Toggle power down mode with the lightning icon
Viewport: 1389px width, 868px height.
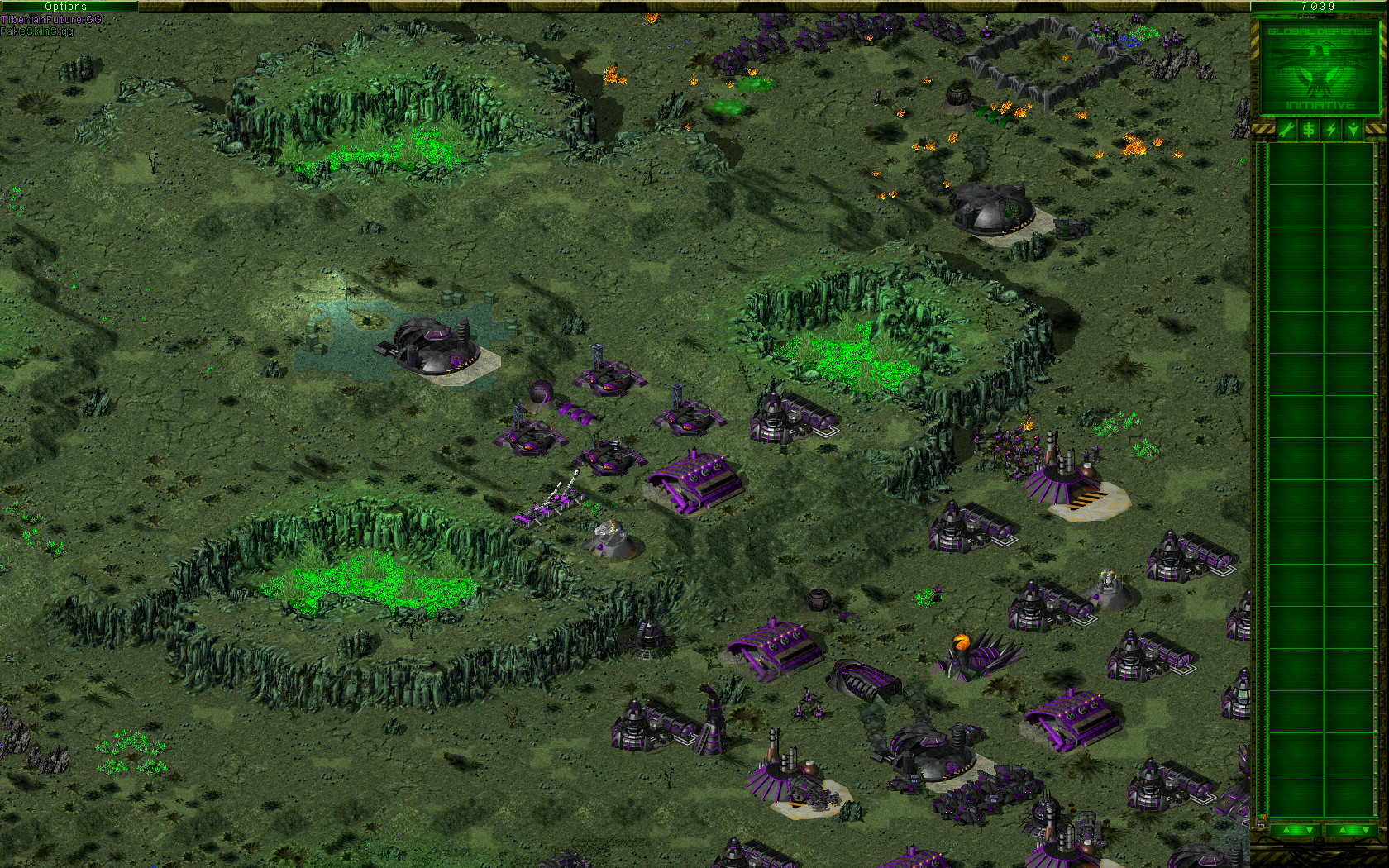1331,129
